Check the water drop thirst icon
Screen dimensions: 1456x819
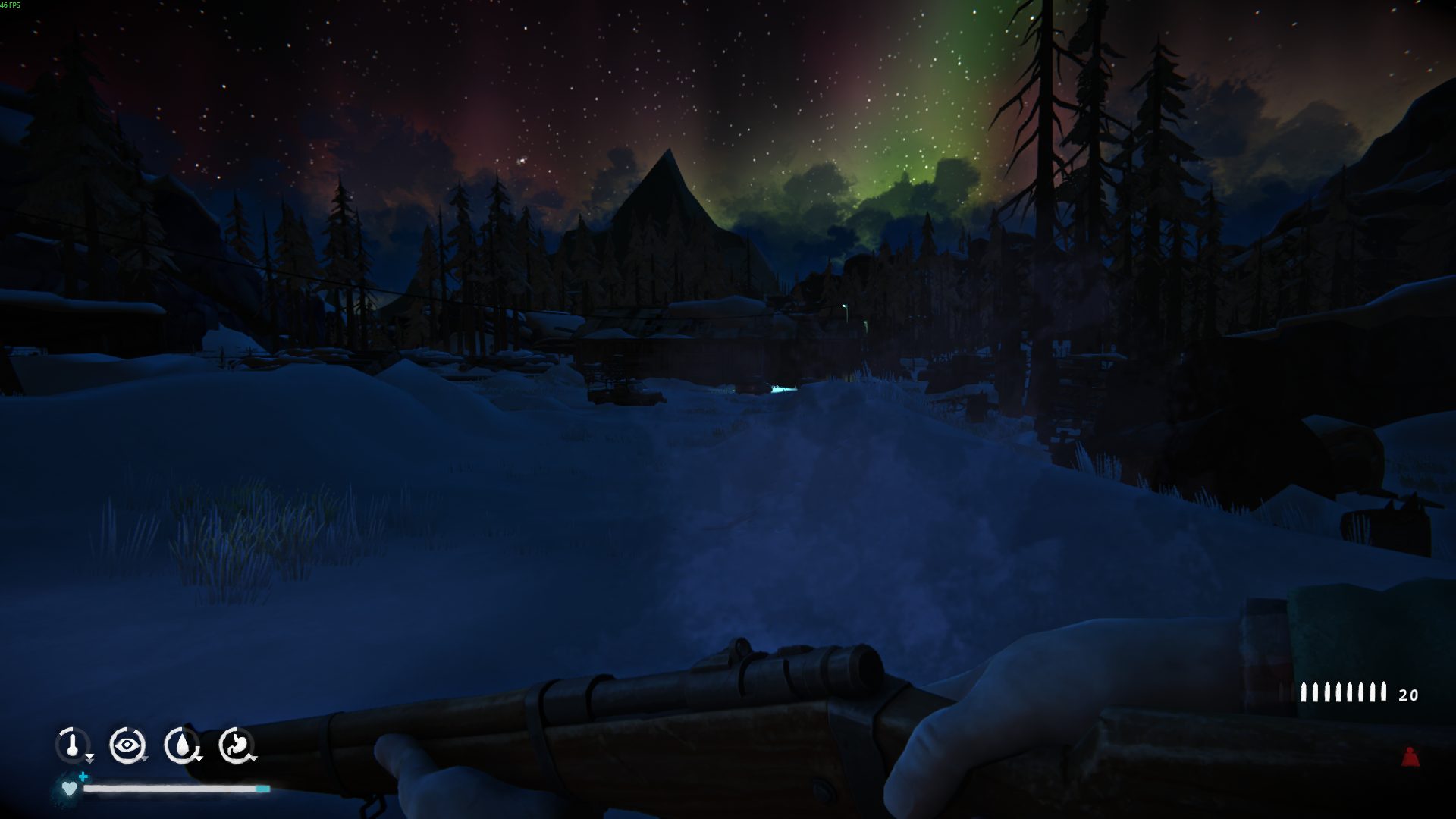[x=182, y=745]
